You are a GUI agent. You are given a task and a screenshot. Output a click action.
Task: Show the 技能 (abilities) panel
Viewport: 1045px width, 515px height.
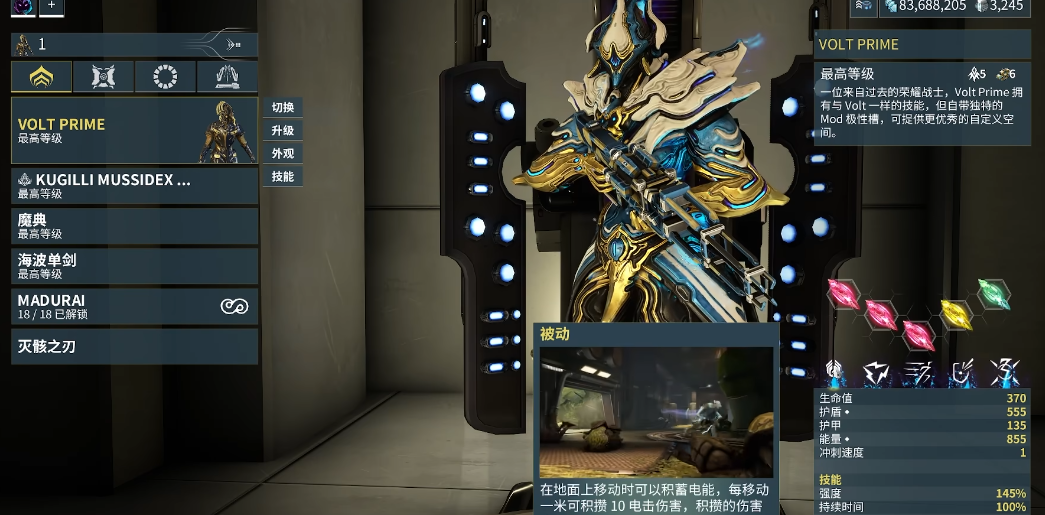tap(282, 177)
